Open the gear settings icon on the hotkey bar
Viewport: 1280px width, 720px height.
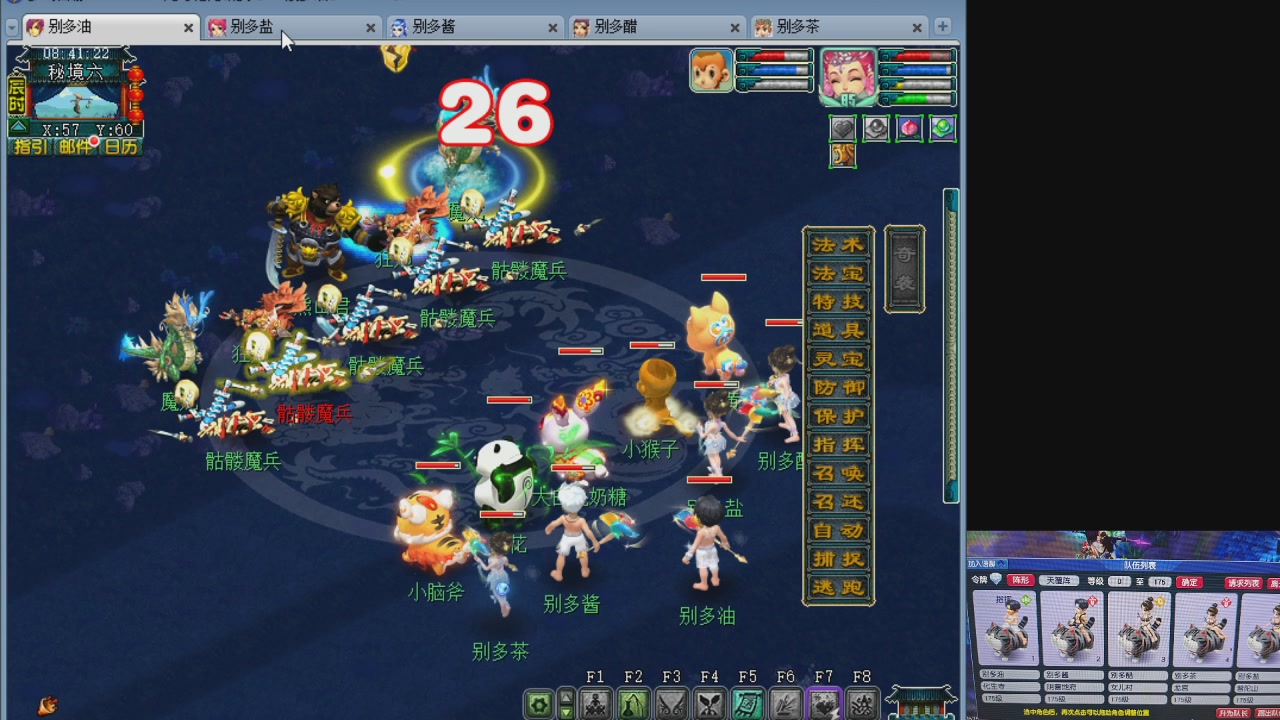(x=539, y=704)
